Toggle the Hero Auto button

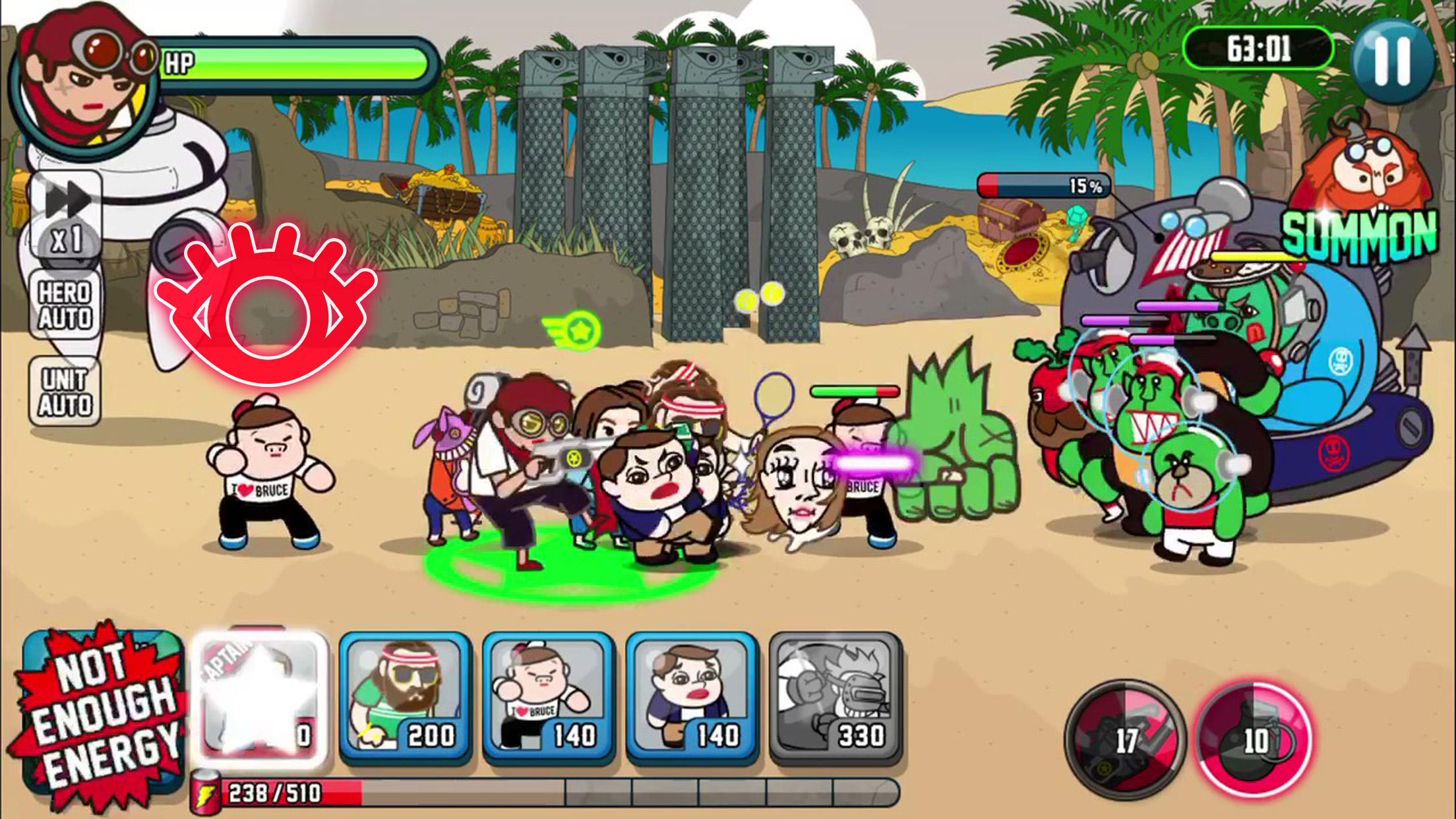pos(65,305)
